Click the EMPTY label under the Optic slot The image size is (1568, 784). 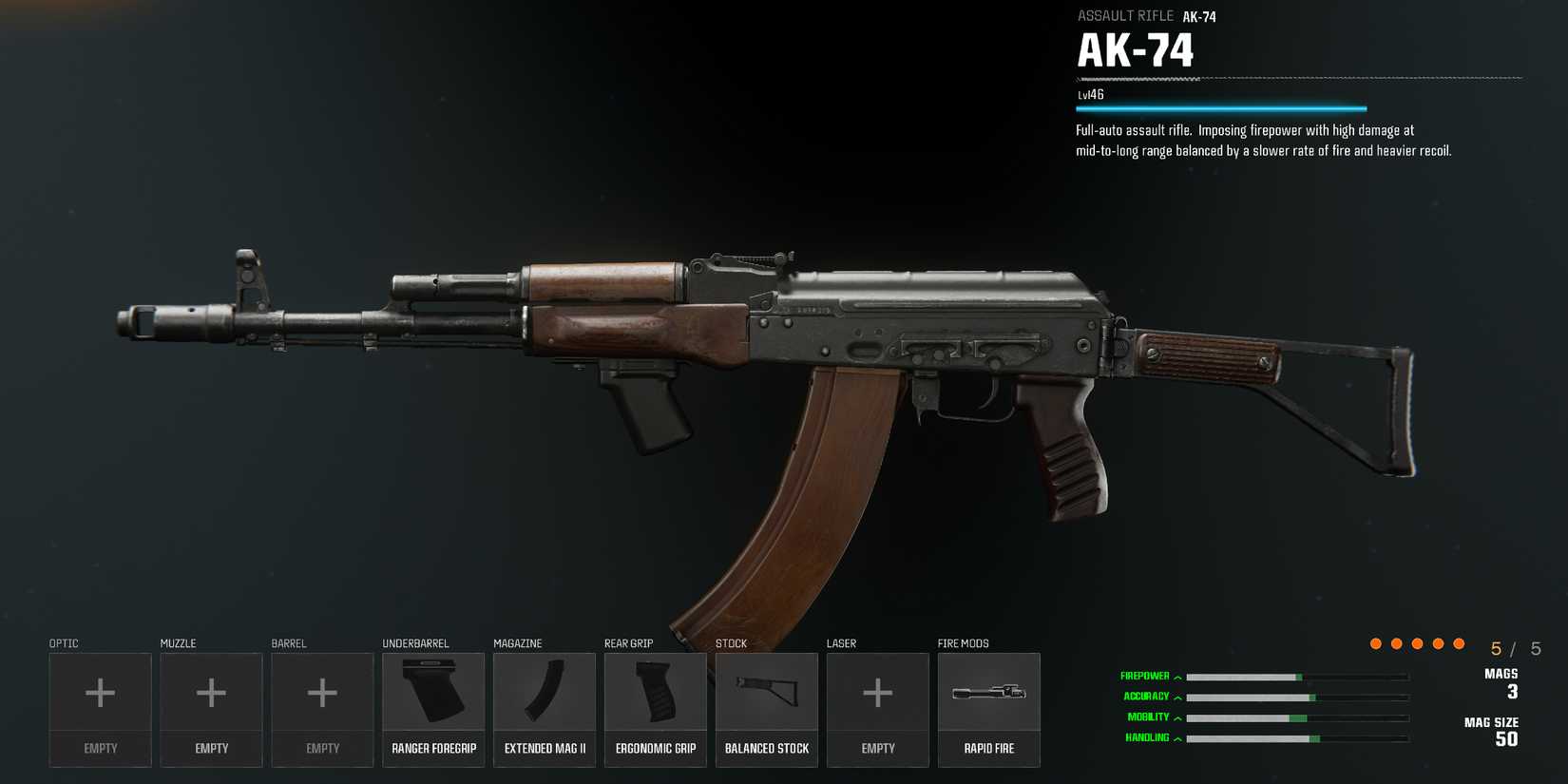[100, 748]
